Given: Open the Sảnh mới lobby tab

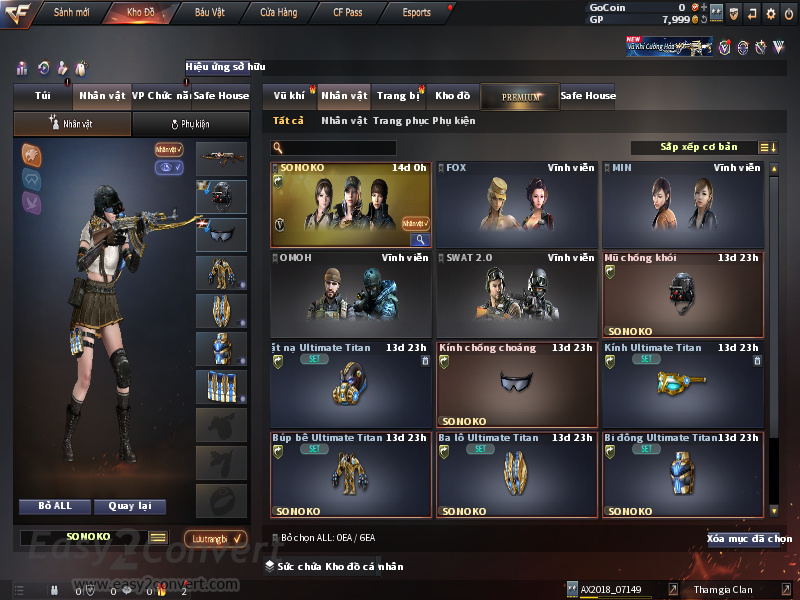Looking at the screenshot, I should click(x=70, y=13).
